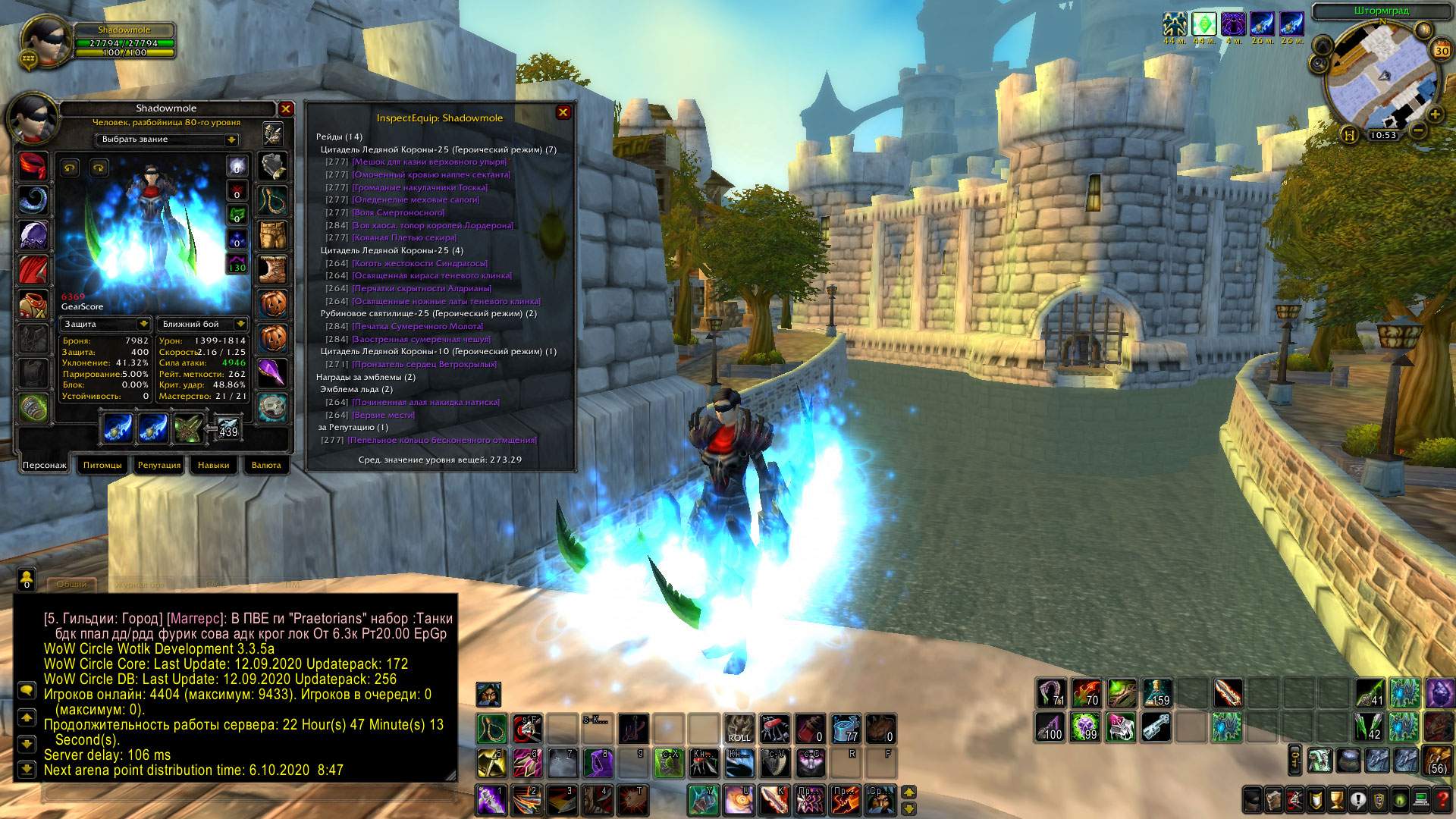The image size is (1456, 819).
Task: Click the Вервие мести item link
Action: pos(384,415)
